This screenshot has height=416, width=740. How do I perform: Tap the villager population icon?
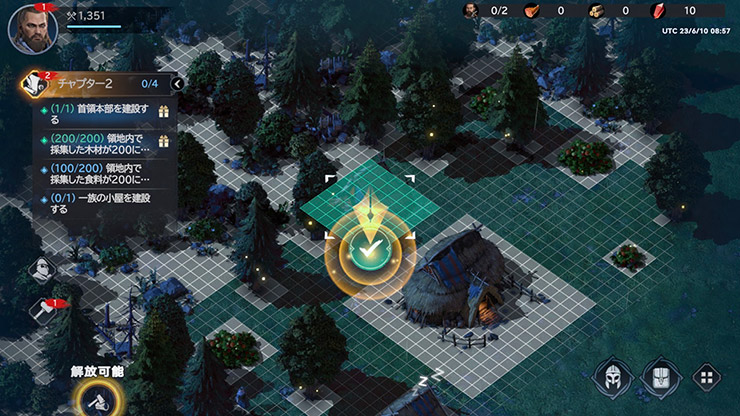coord(469,11)
